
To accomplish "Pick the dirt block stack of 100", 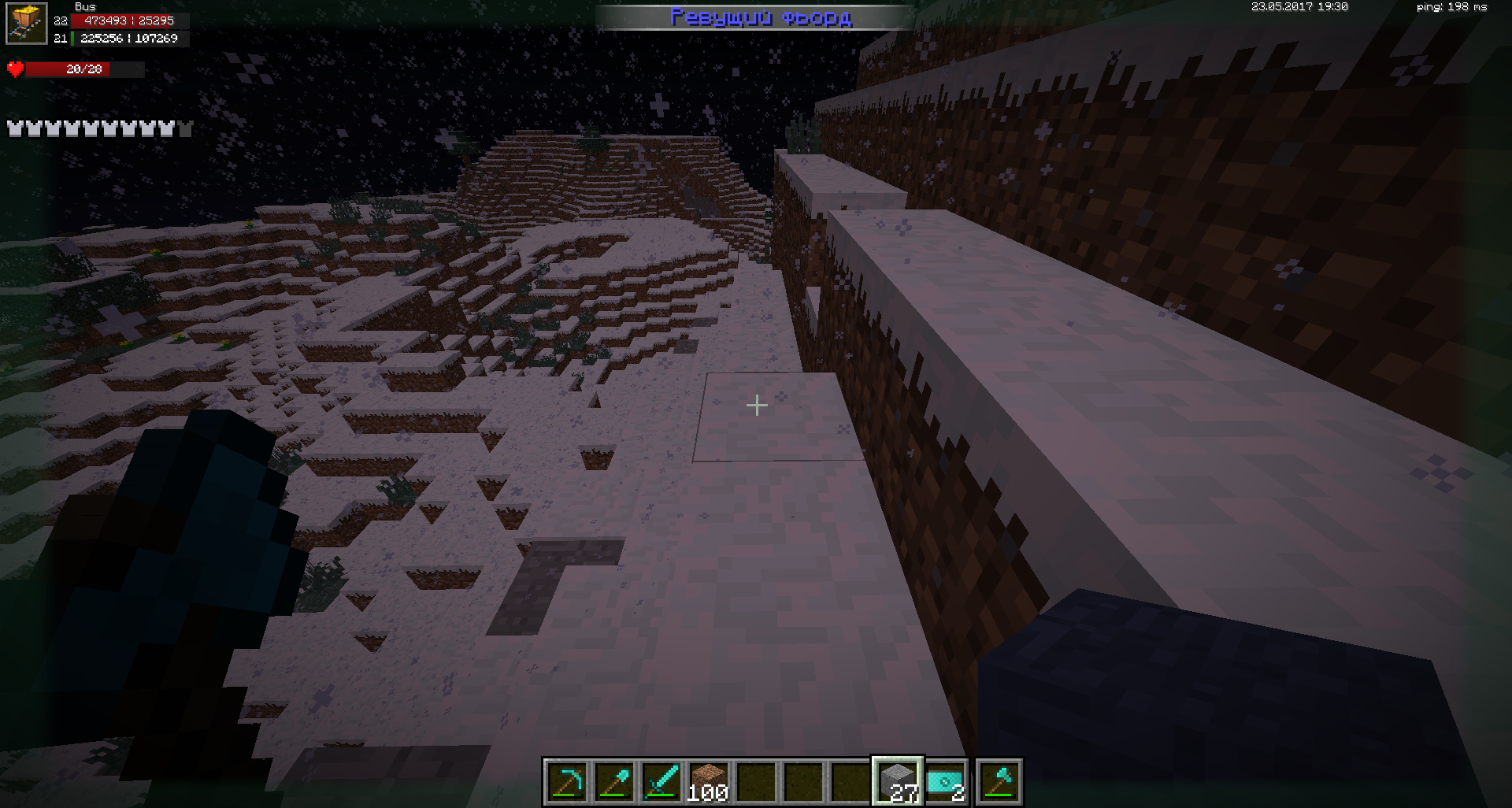I will [x=708, y=782].
